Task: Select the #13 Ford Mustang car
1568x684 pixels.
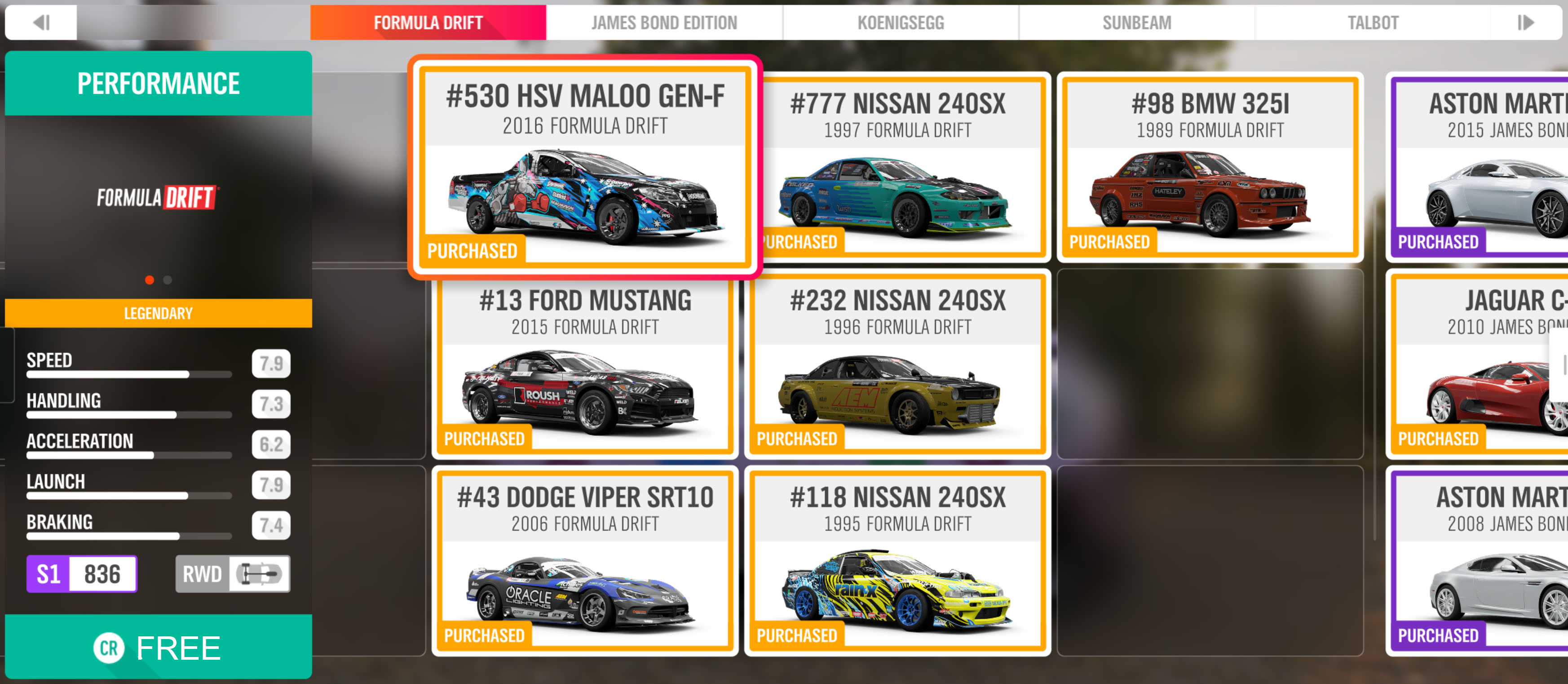Action: tap(584, 364)
